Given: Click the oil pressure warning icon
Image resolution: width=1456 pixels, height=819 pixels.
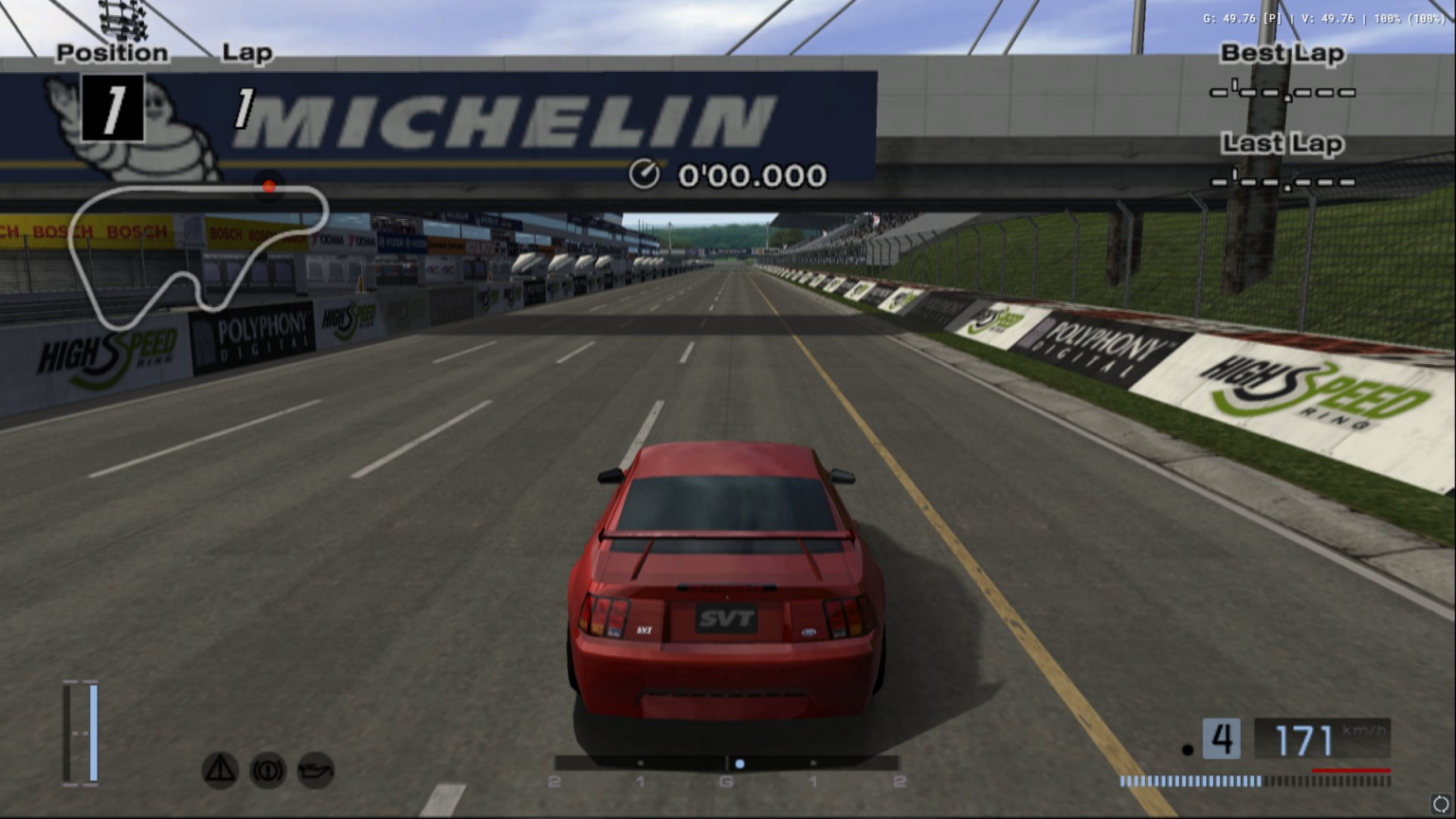Looking at the screenshot, I should (x=316, y=771).
